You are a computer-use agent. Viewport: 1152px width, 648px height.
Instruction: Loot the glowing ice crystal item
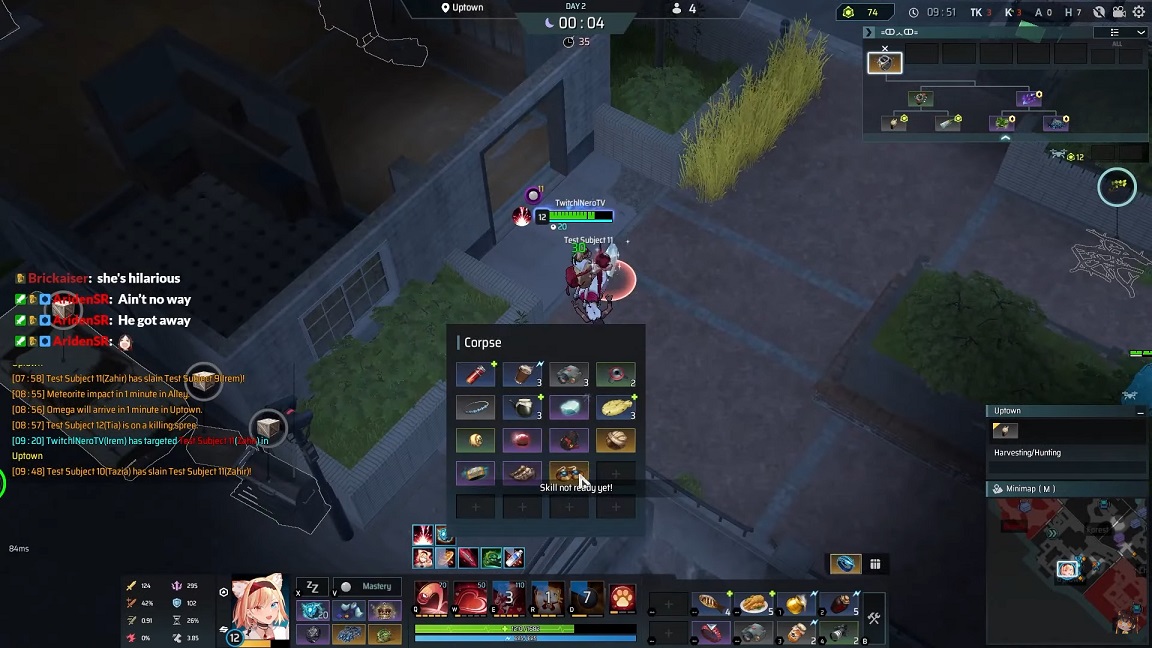coord(569,407)
